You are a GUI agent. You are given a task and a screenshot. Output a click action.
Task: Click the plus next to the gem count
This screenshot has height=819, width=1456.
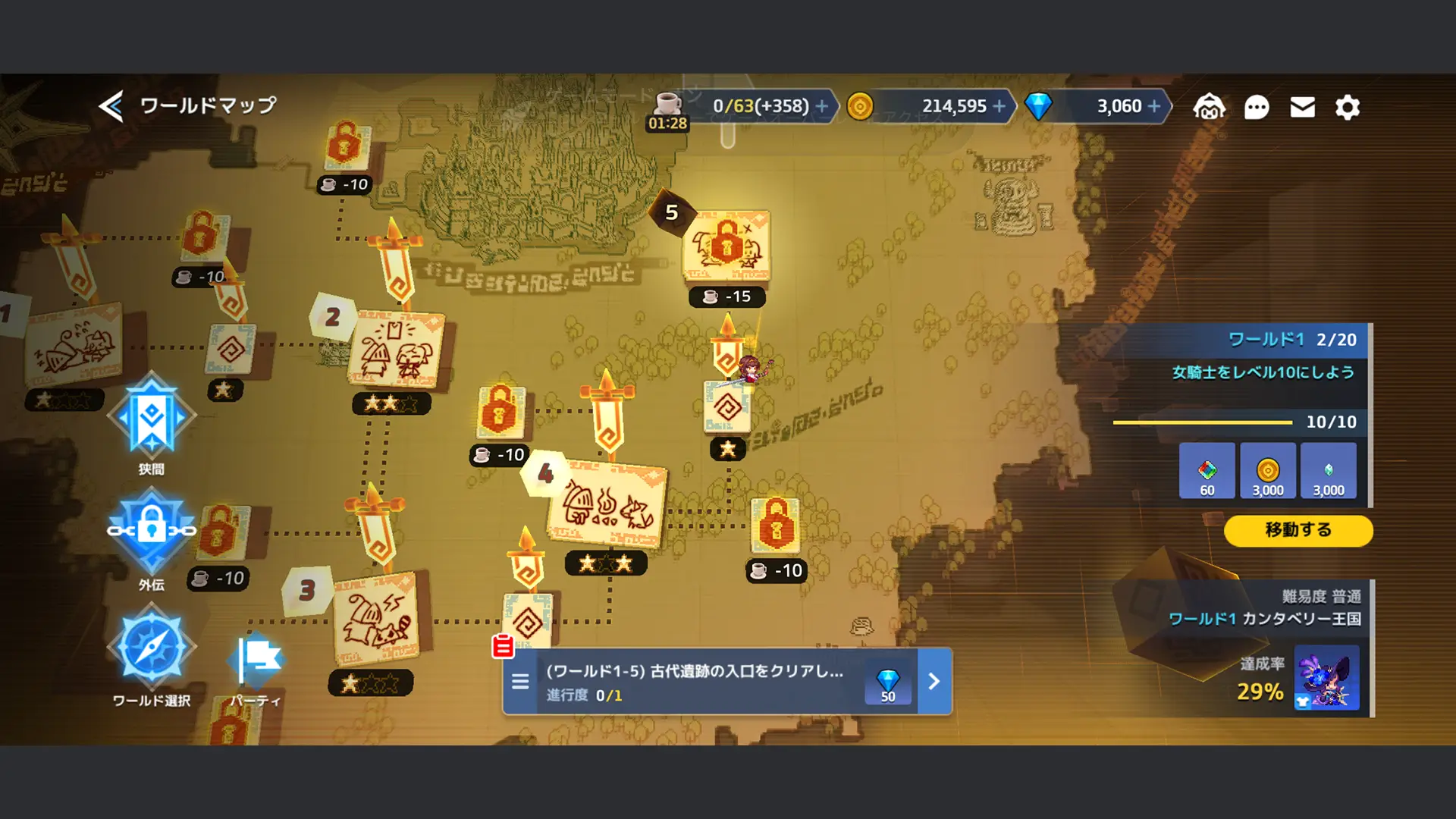pyautogui.click(x=1156, y=106)
